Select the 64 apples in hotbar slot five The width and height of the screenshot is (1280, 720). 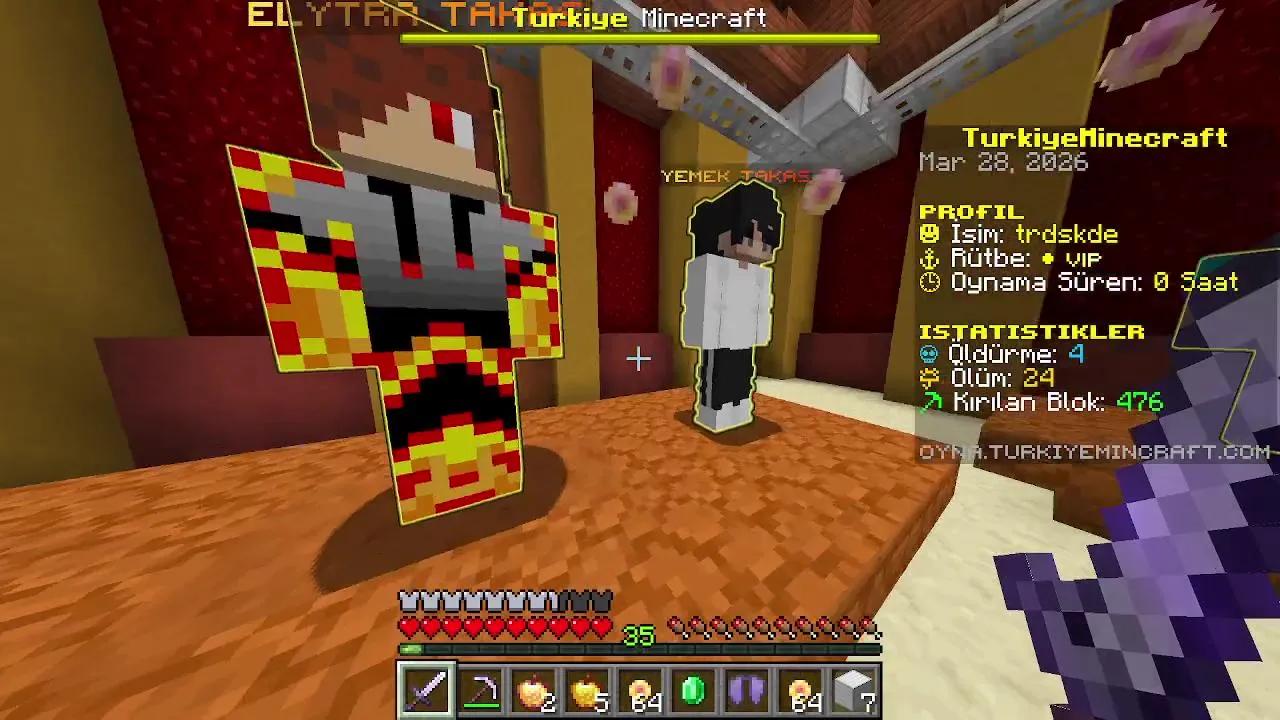(641, 690)
